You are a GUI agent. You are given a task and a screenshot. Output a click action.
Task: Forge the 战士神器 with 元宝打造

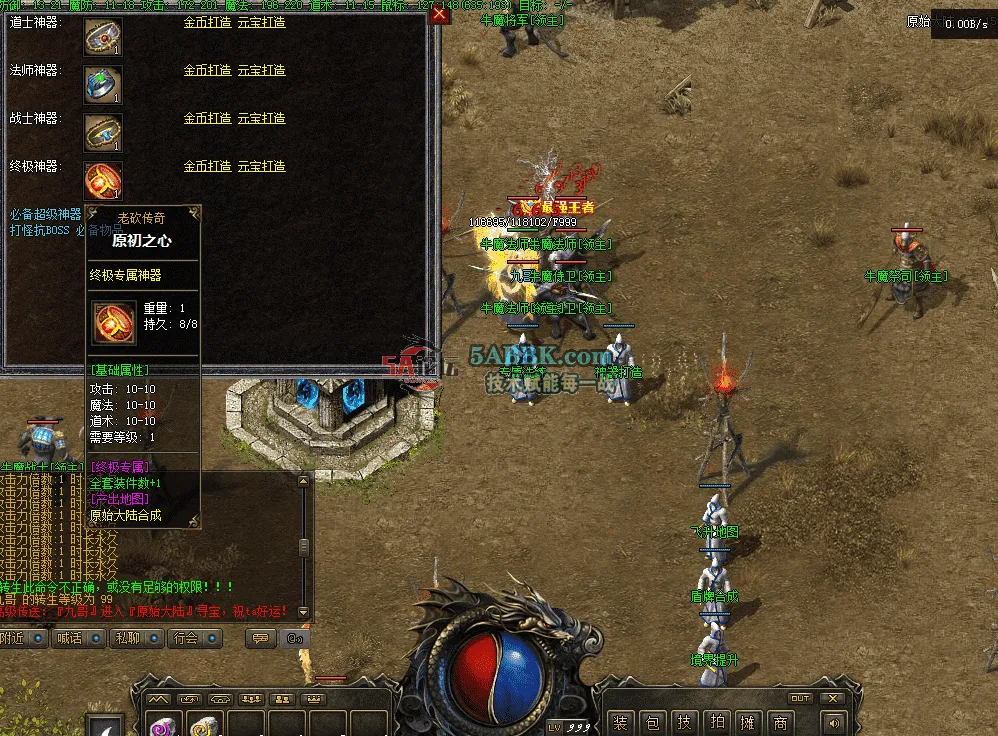[x=261, y=118]
